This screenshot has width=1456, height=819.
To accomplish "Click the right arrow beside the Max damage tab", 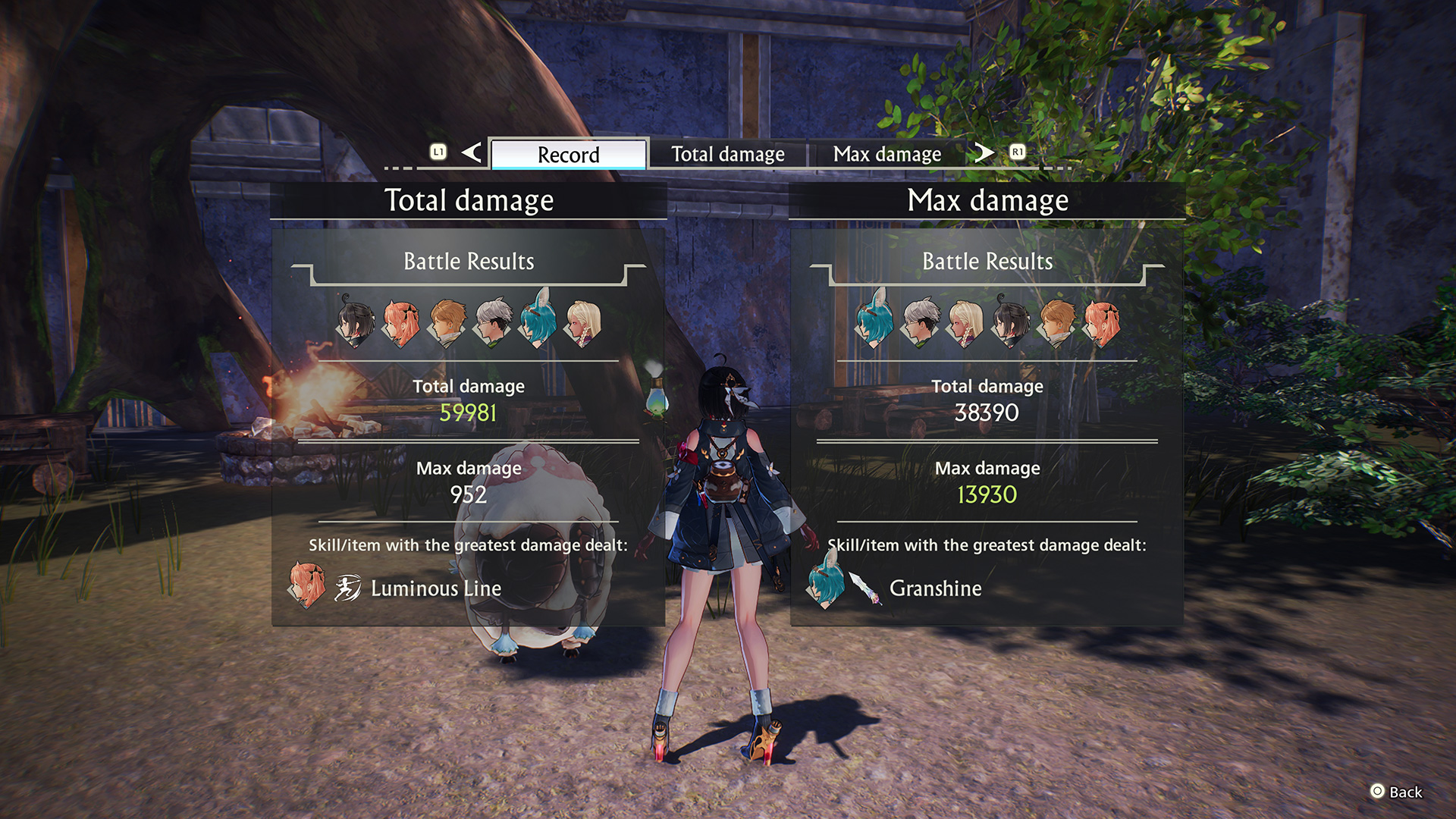I will 984,152.
